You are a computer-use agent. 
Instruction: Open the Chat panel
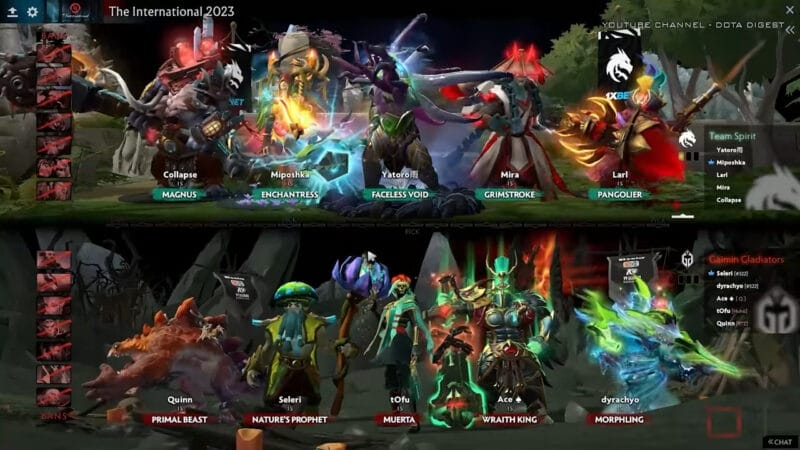tap(781, 441)
